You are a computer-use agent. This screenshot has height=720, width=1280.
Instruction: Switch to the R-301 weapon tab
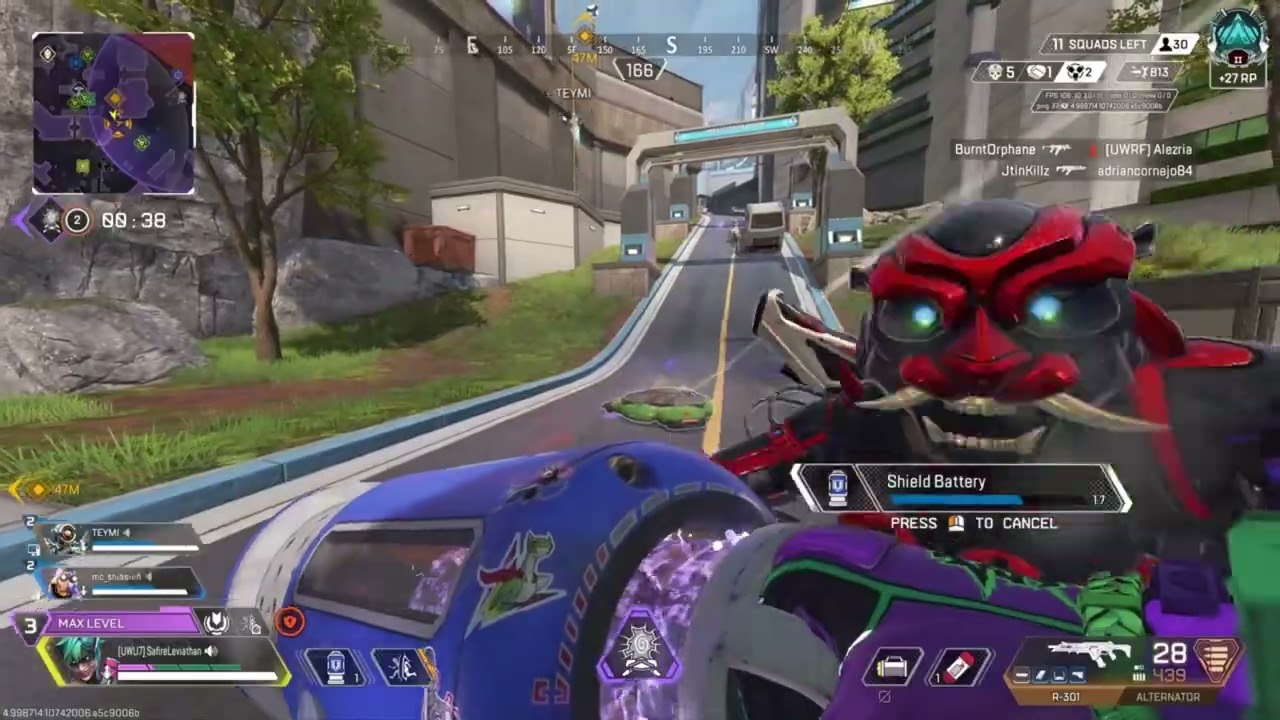pos(1065,696)
